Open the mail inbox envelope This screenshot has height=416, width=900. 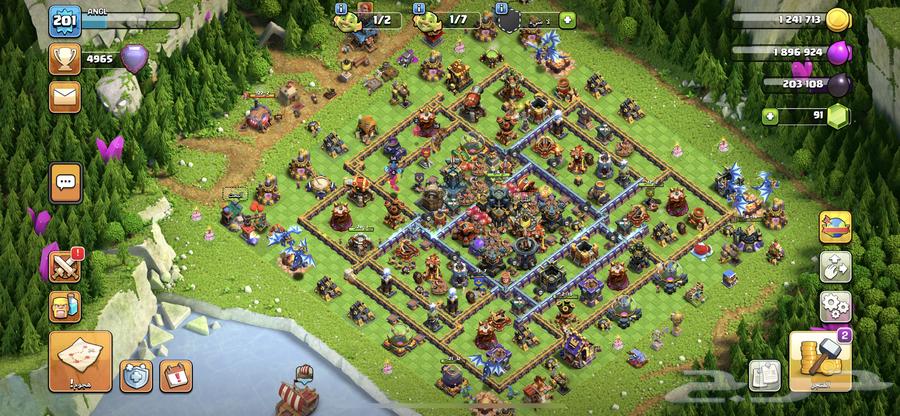click(65, 95)
